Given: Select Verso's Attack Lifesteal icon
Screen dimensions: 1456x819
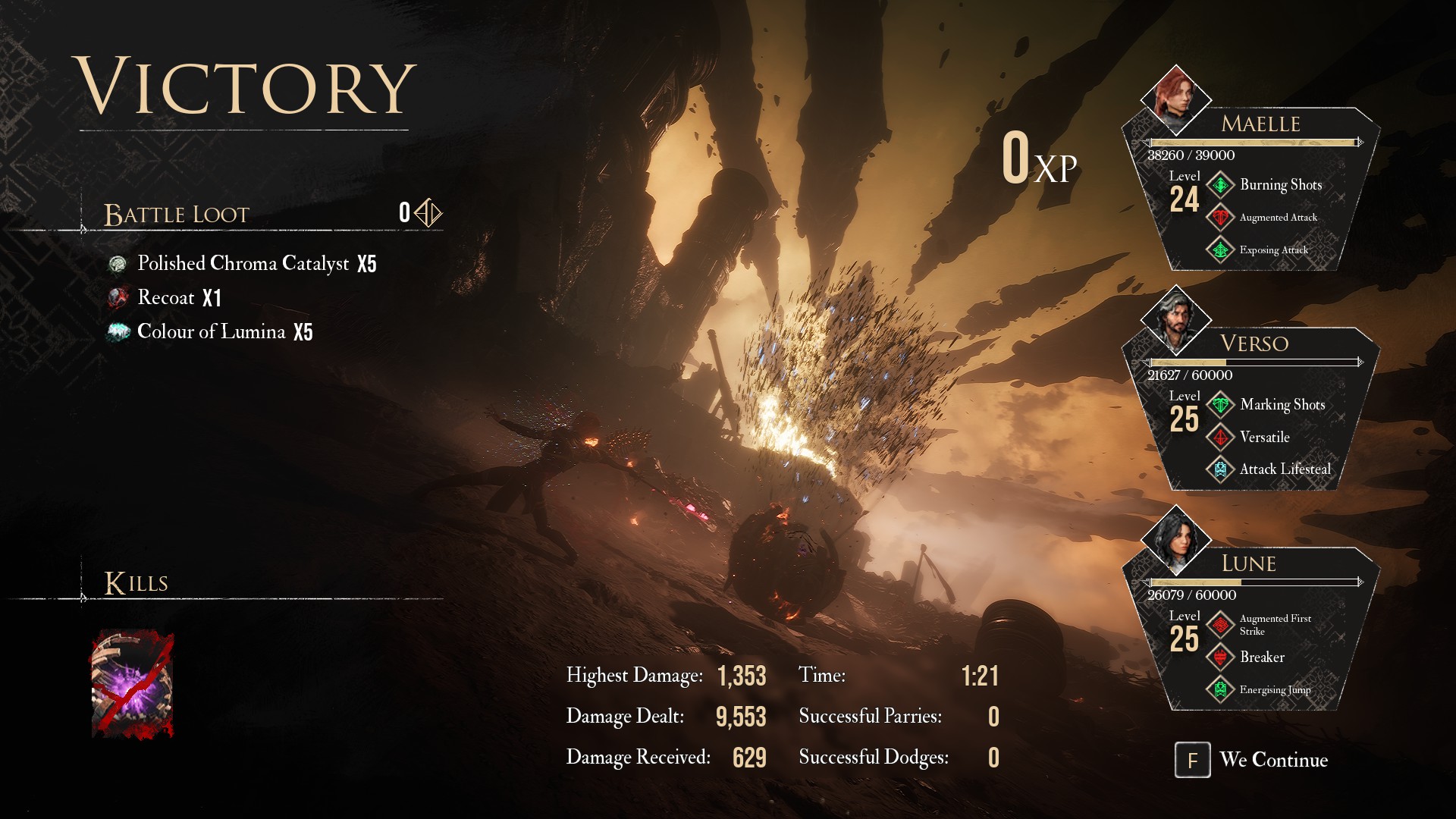Looking at the screenshot, I should (x=1220, y=469).
